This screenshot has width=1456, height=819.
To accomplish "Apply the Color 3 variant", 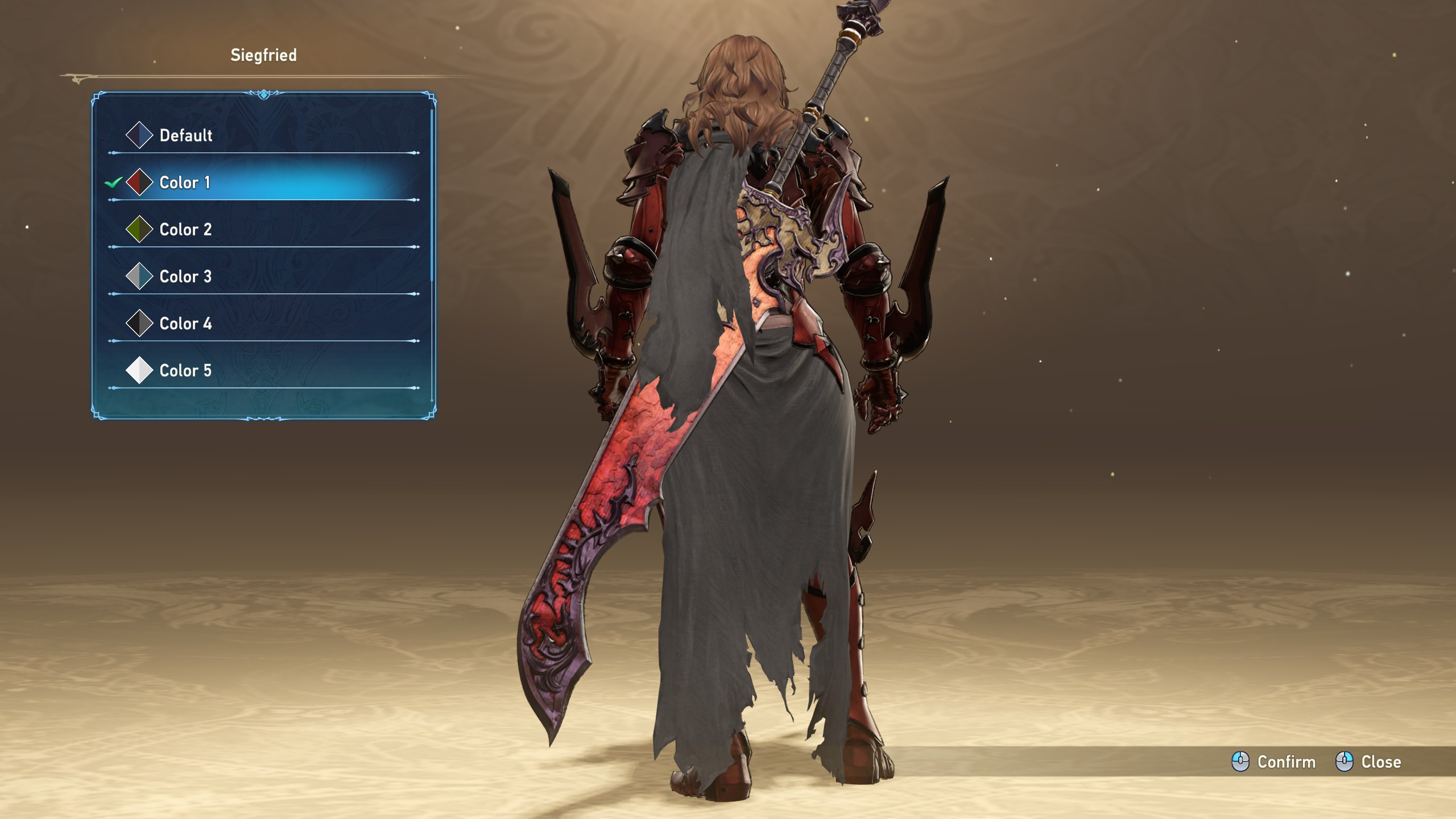I will tap(185, 277).
